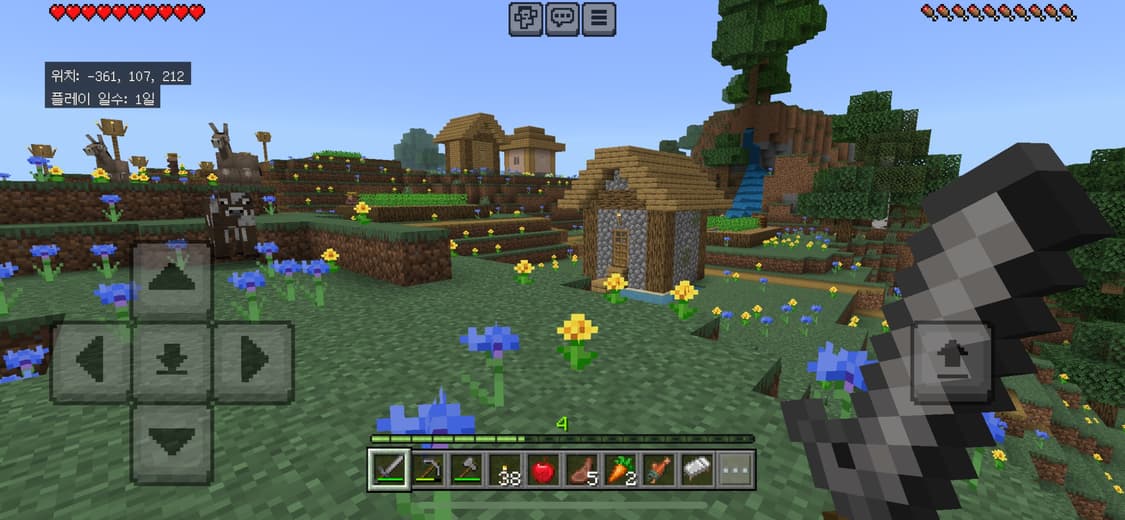
Task: Tap the move backward arrow
Action: point(172,443)
